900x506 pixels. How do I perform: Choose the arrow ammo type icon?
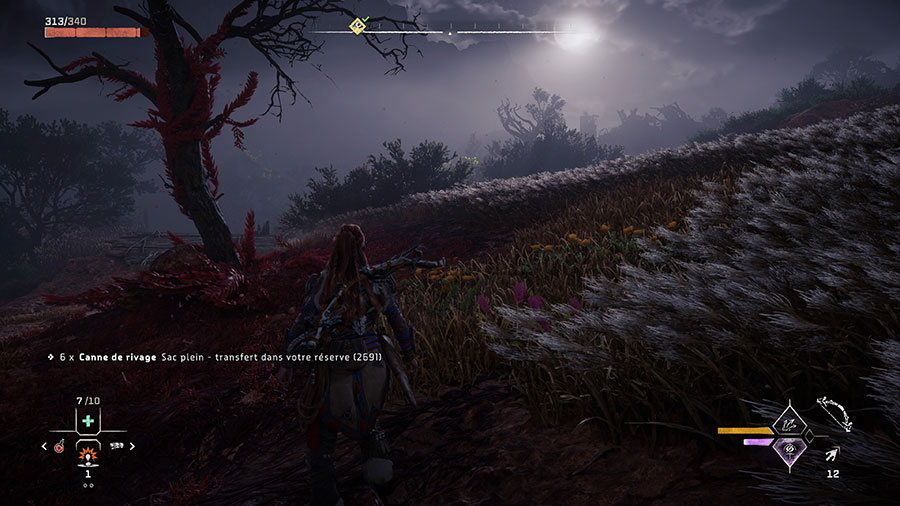tap(832, 456)
